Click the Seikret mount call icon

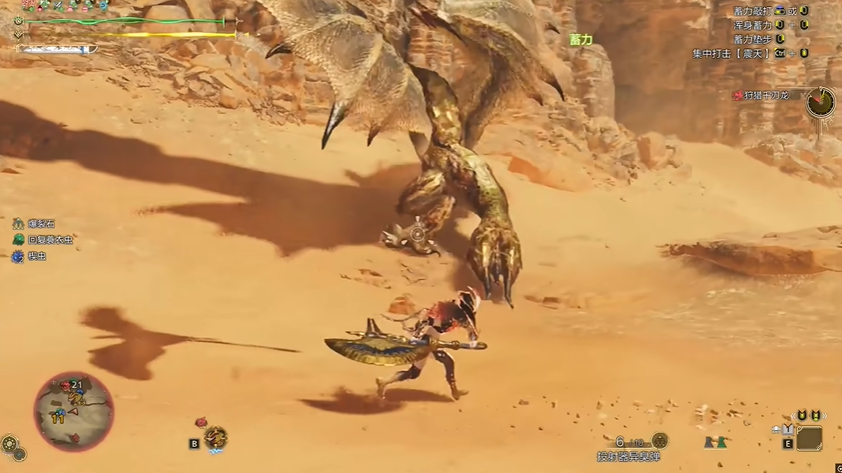[215, 437]
